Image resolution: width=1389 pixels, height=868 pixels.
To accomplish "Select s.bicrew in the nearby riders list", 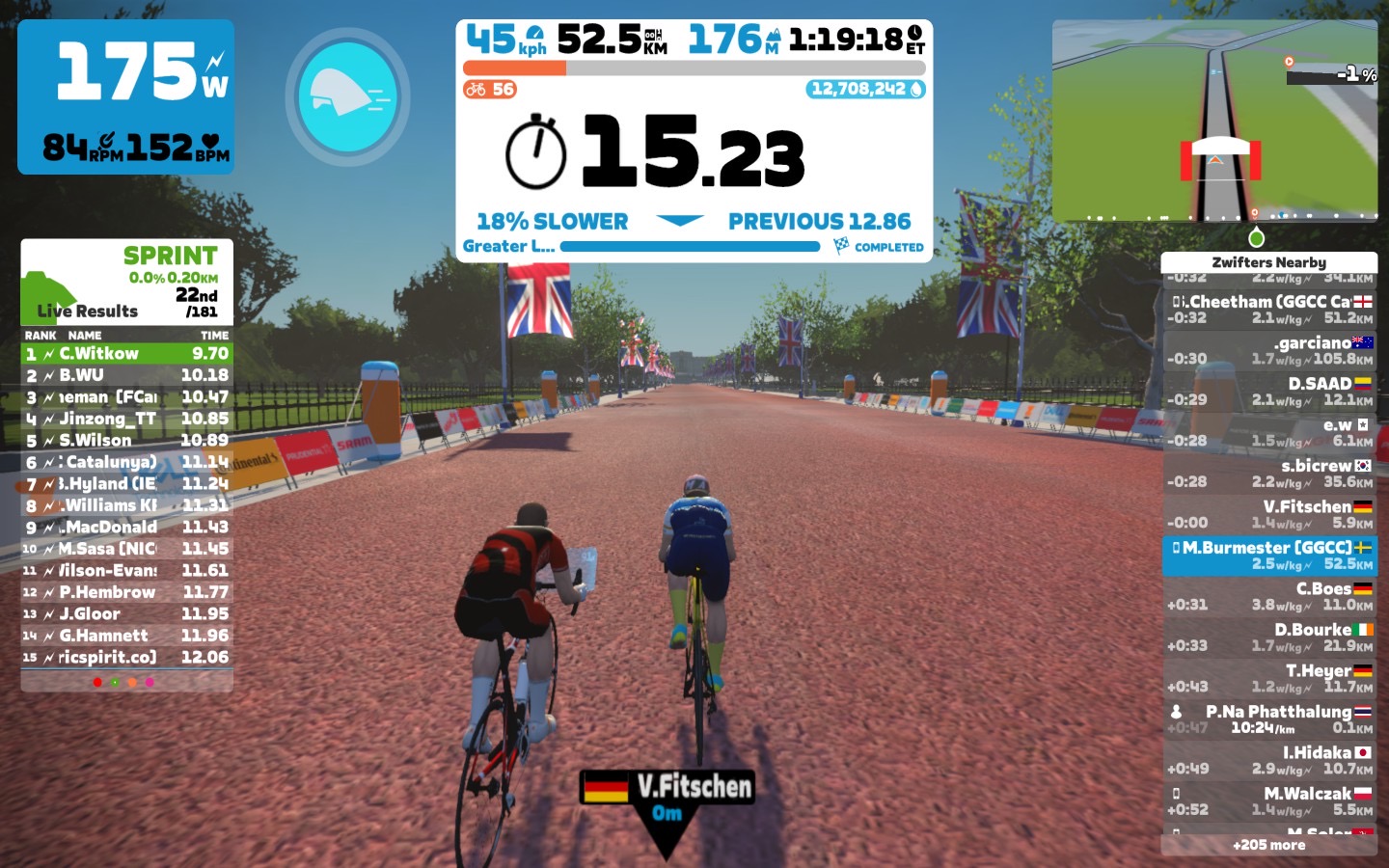I will (1269, 474).
